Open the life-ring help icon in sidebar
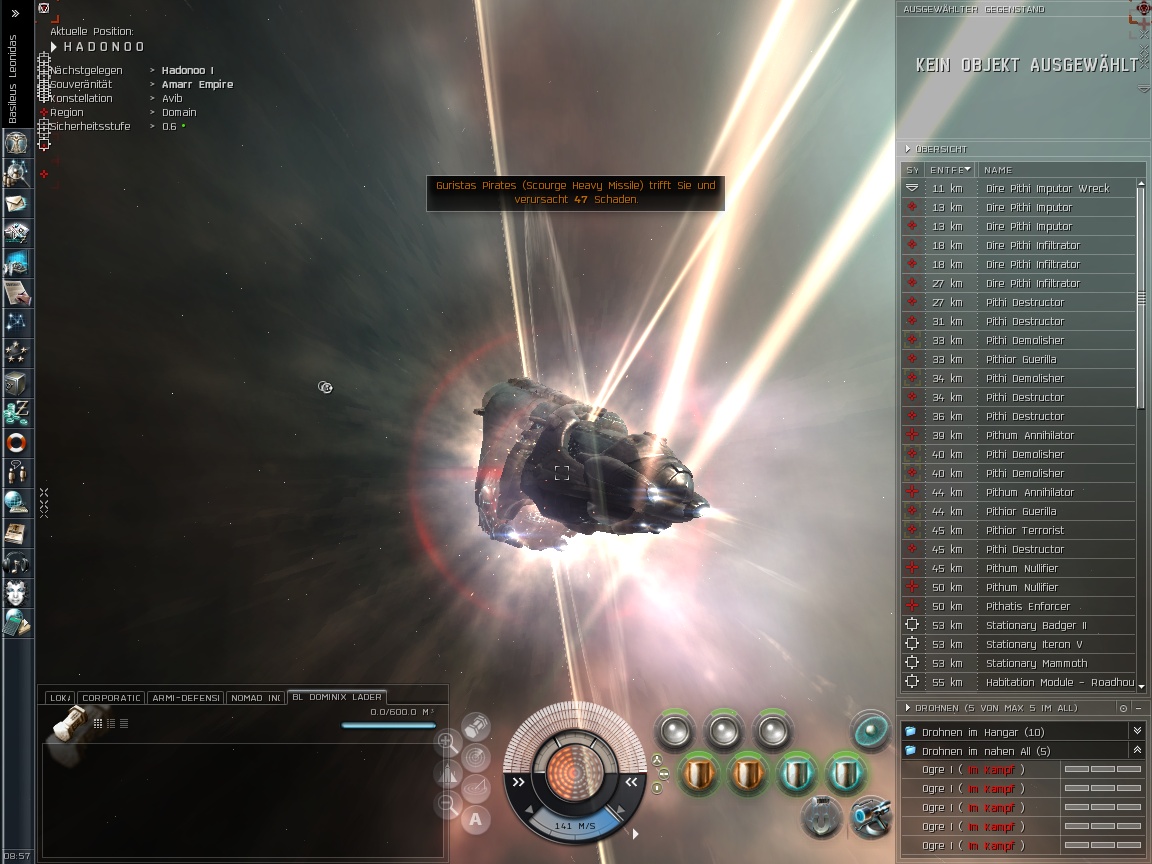The height and width of the screenshot is (864, 1152). 17,443
